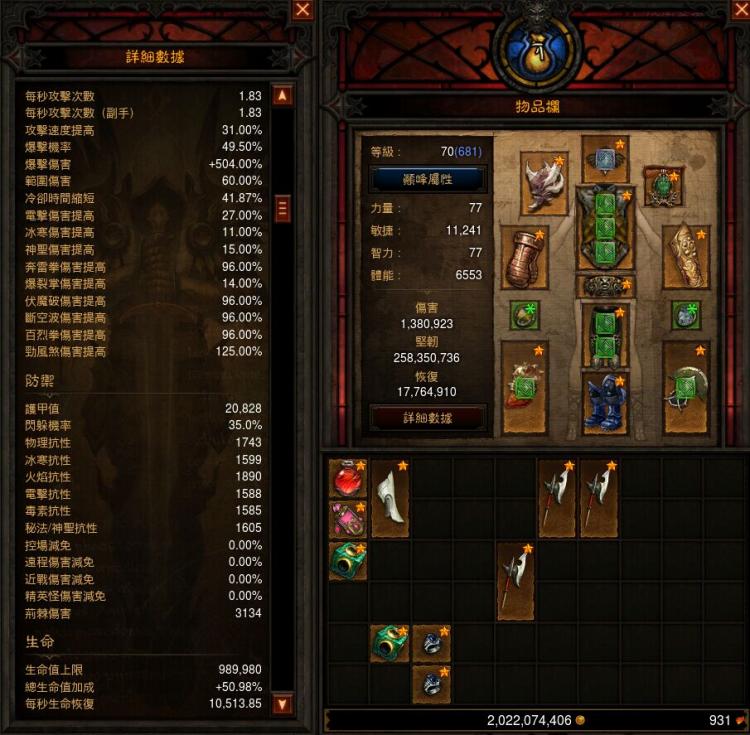This screenshot has height=735, width=750.
Task: Select the blue boots slot
Action: (605, 401)
